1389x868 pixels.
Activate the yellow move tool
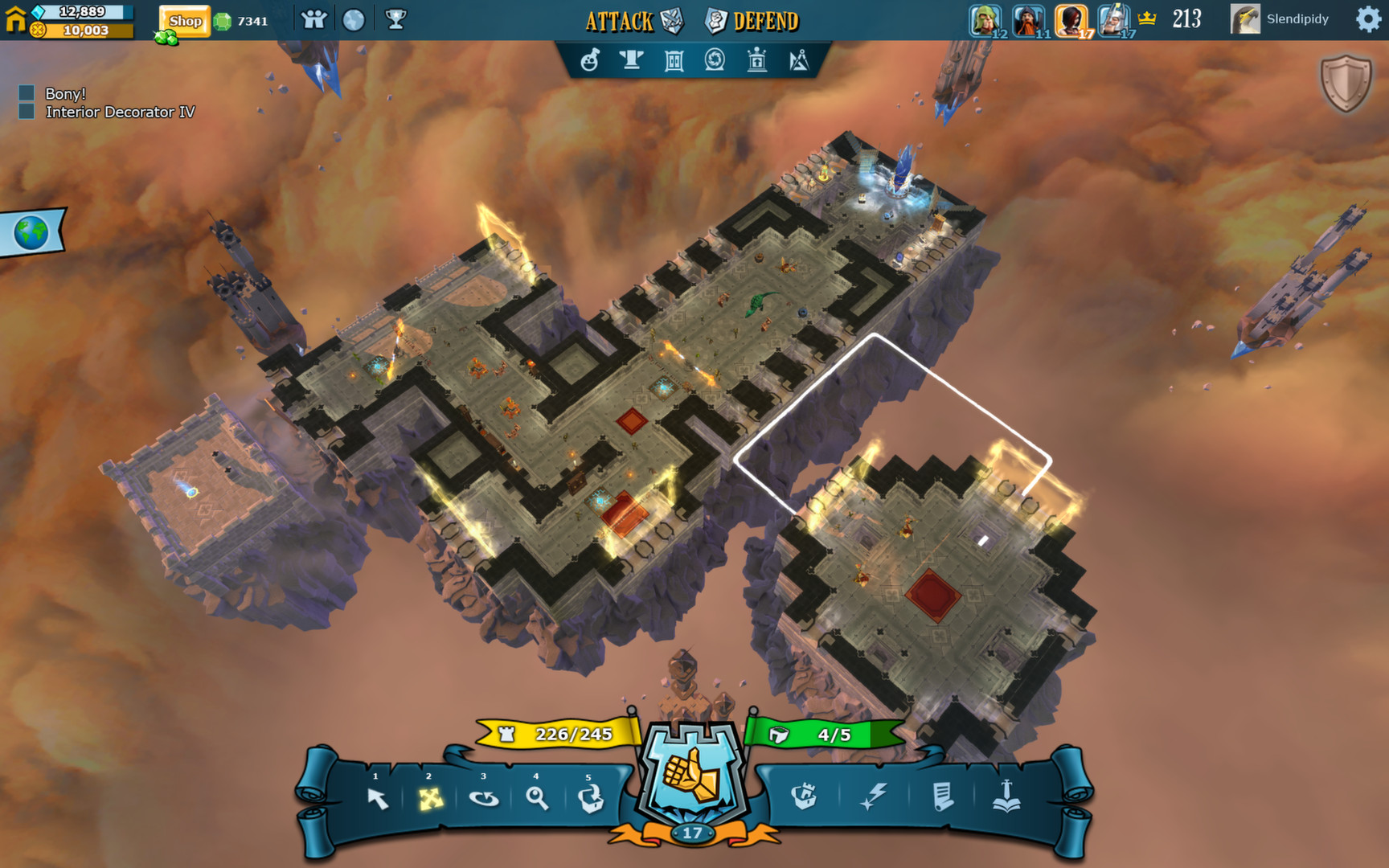(430, 800)
